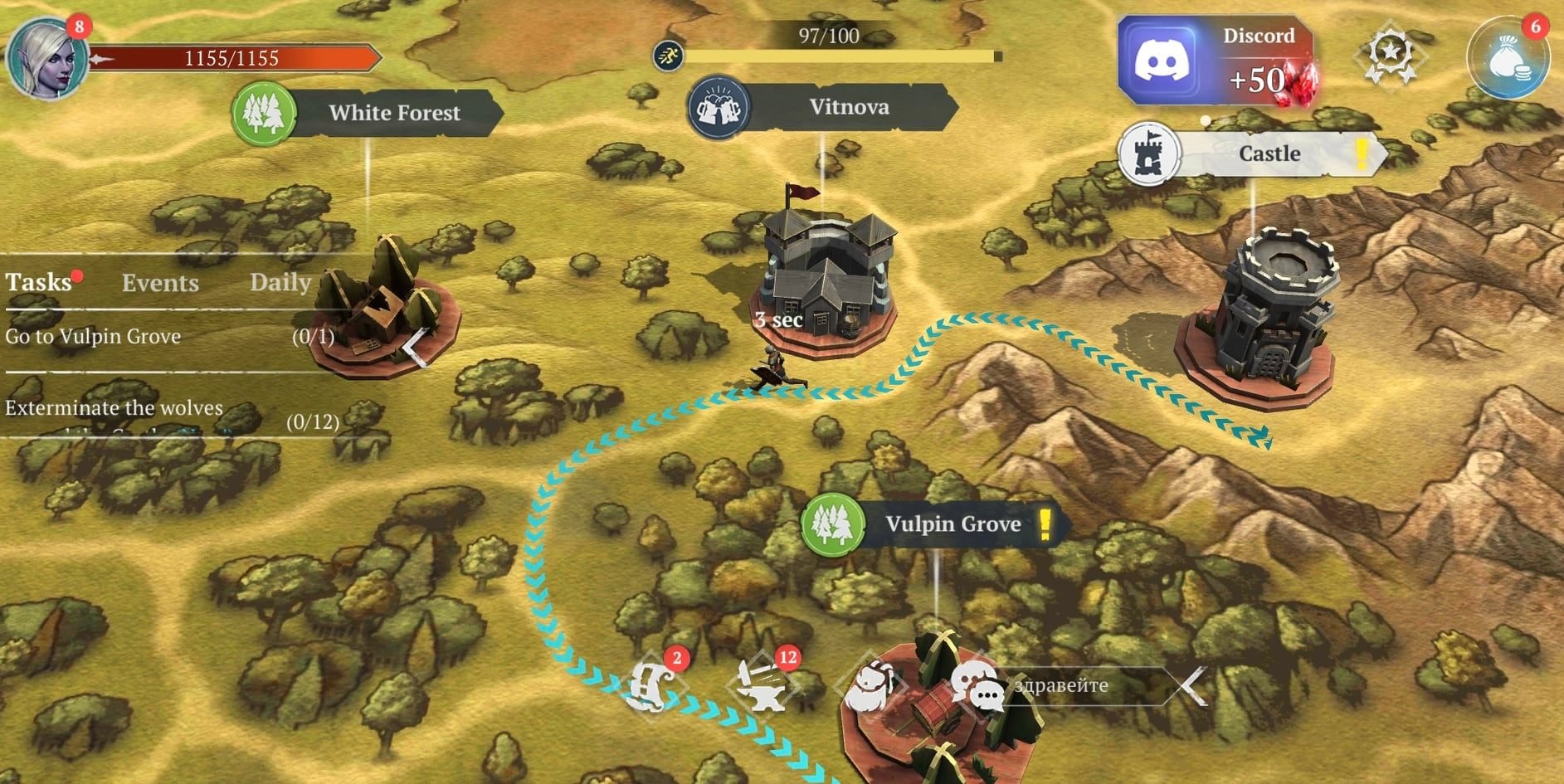
Task: Select the tavern mugs icon above Vitnova
Action: pos(719,108)
